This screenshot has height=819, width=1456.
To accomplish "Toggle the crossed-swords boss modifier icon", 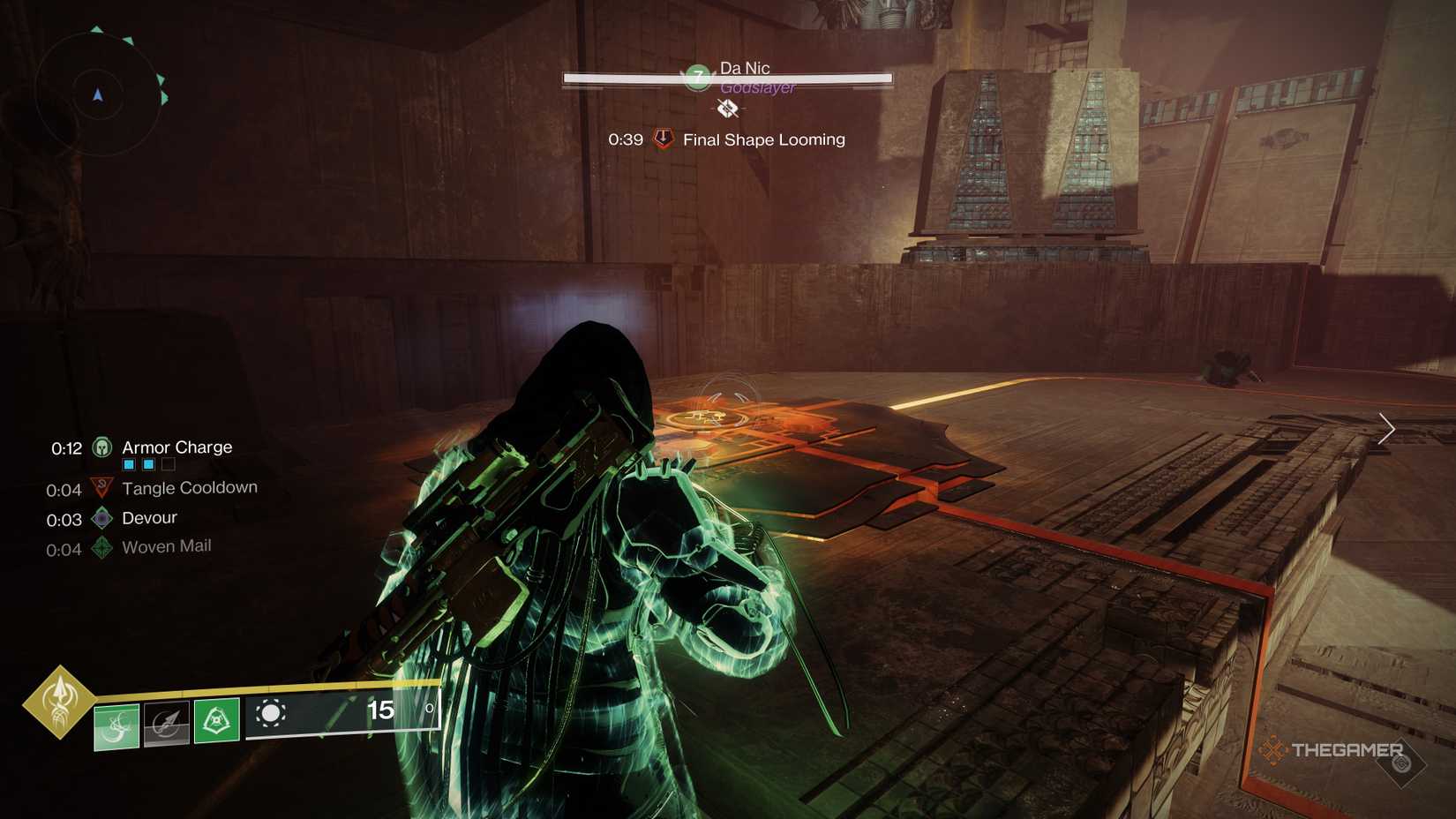I will [726, 109].
